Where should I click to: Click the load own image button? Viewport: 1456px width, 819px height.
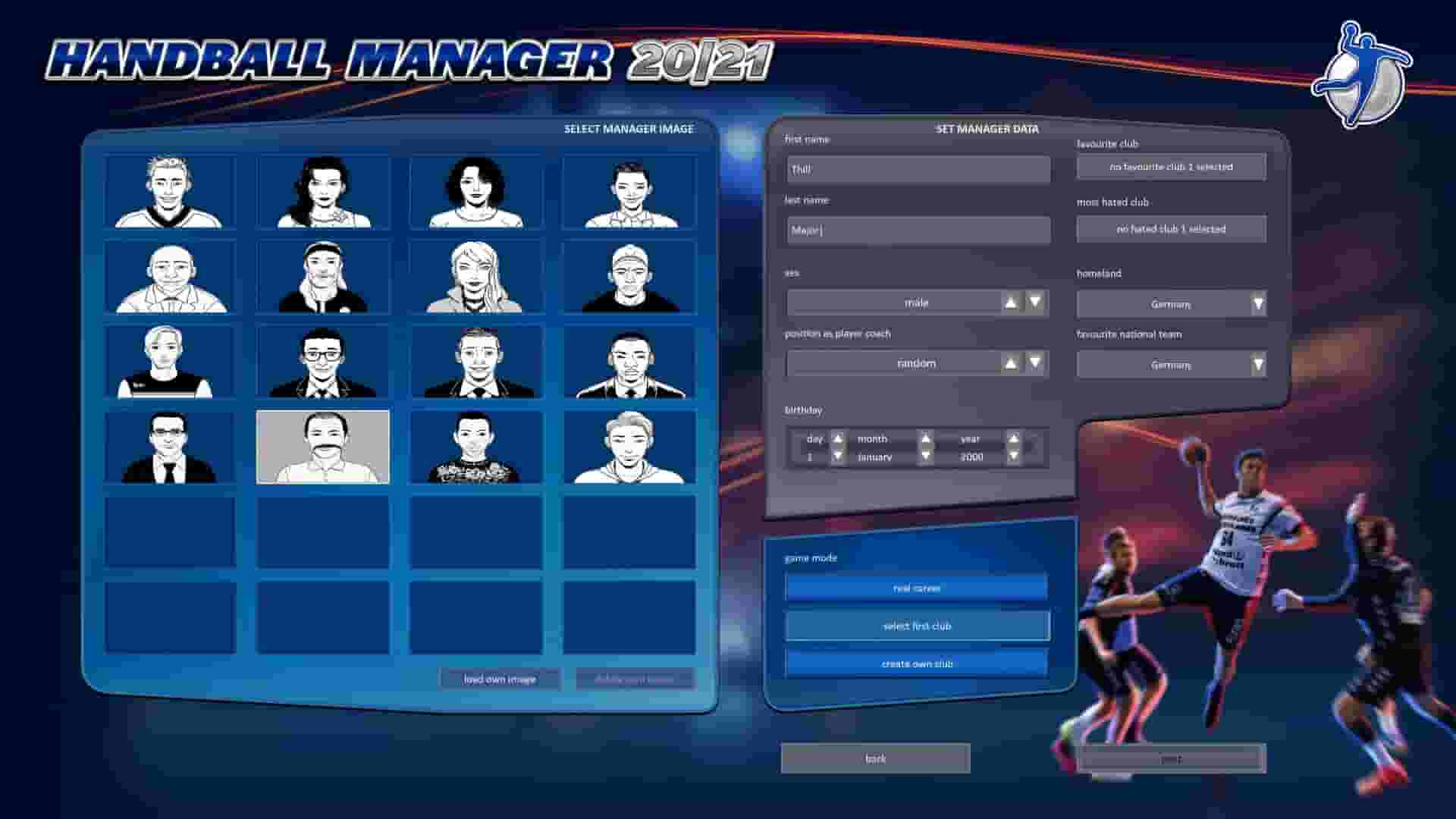coord(500,679)
